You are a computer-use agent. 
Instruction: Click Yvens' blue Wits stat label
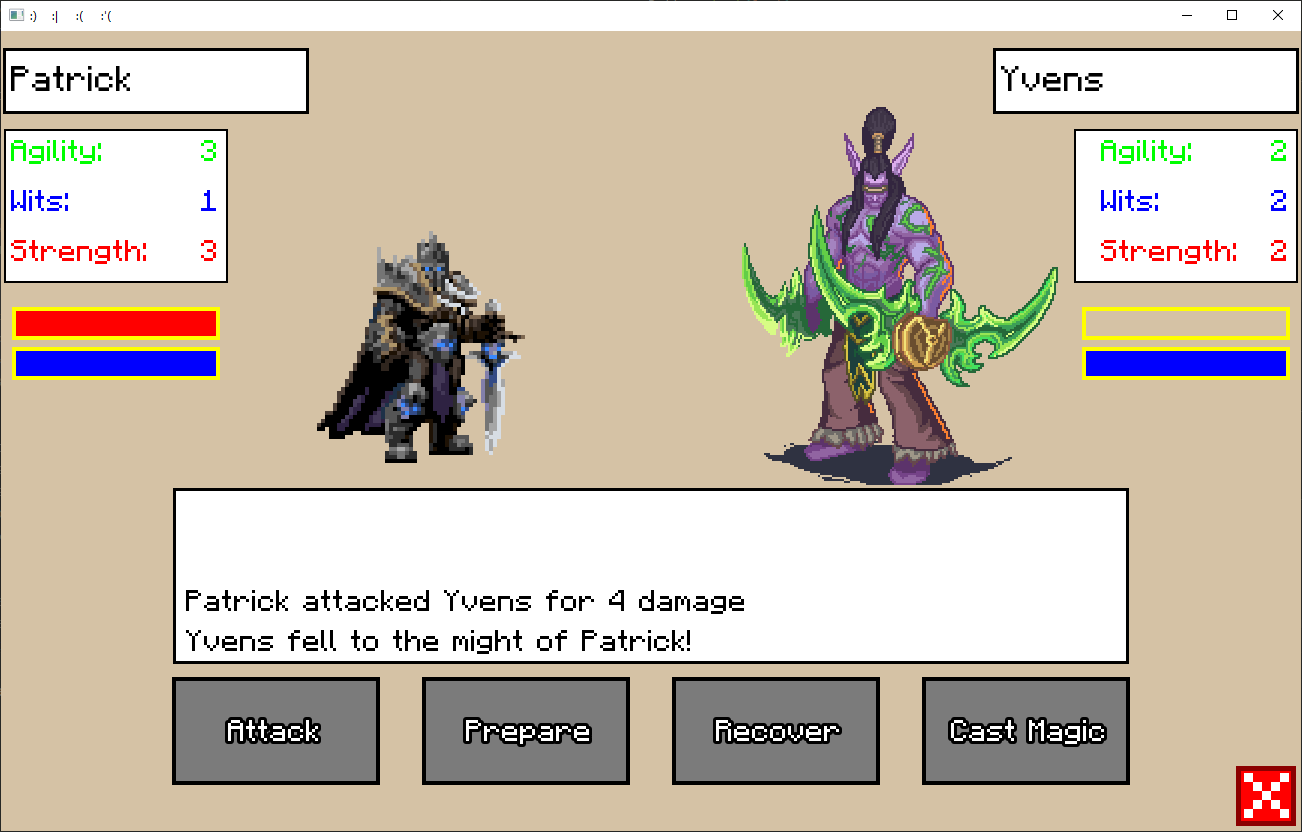(1128, 201)
